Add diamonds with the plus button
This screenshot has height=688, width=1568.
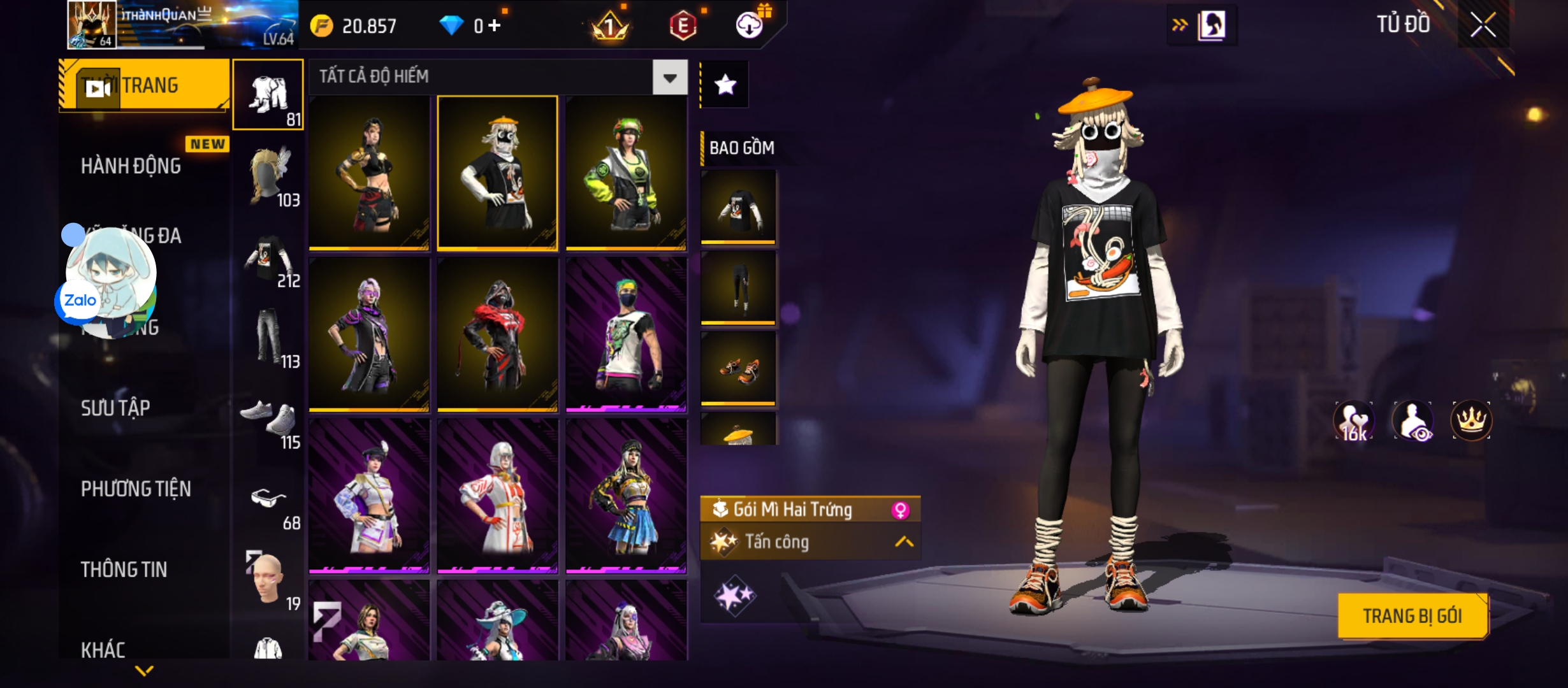(x=494, y=25)
